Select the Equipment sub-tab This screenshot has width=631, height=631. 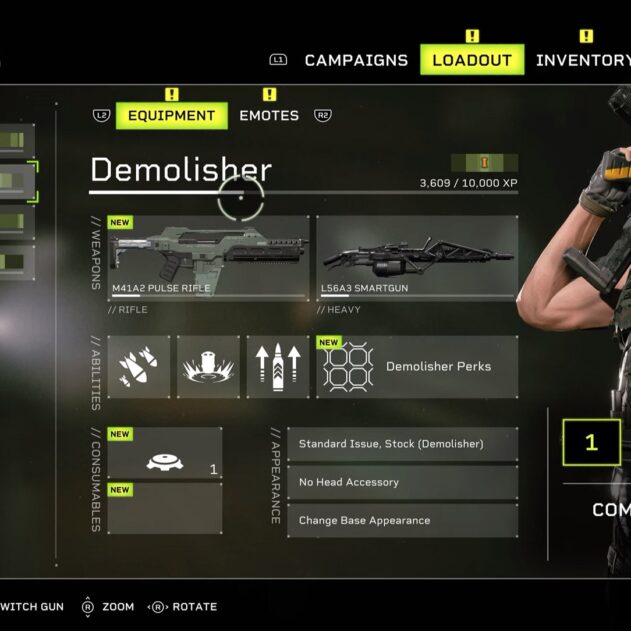pyautogui.click(x=171, y=116)
